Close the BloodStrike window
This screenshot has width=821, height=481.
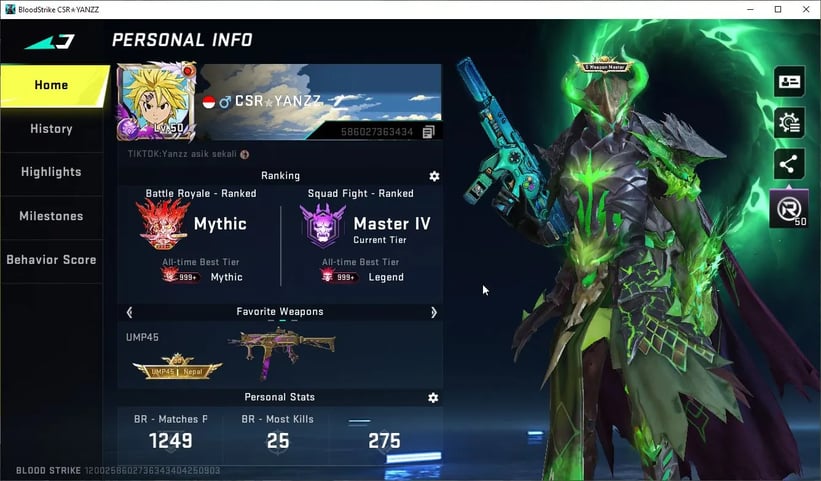point(805,9)
